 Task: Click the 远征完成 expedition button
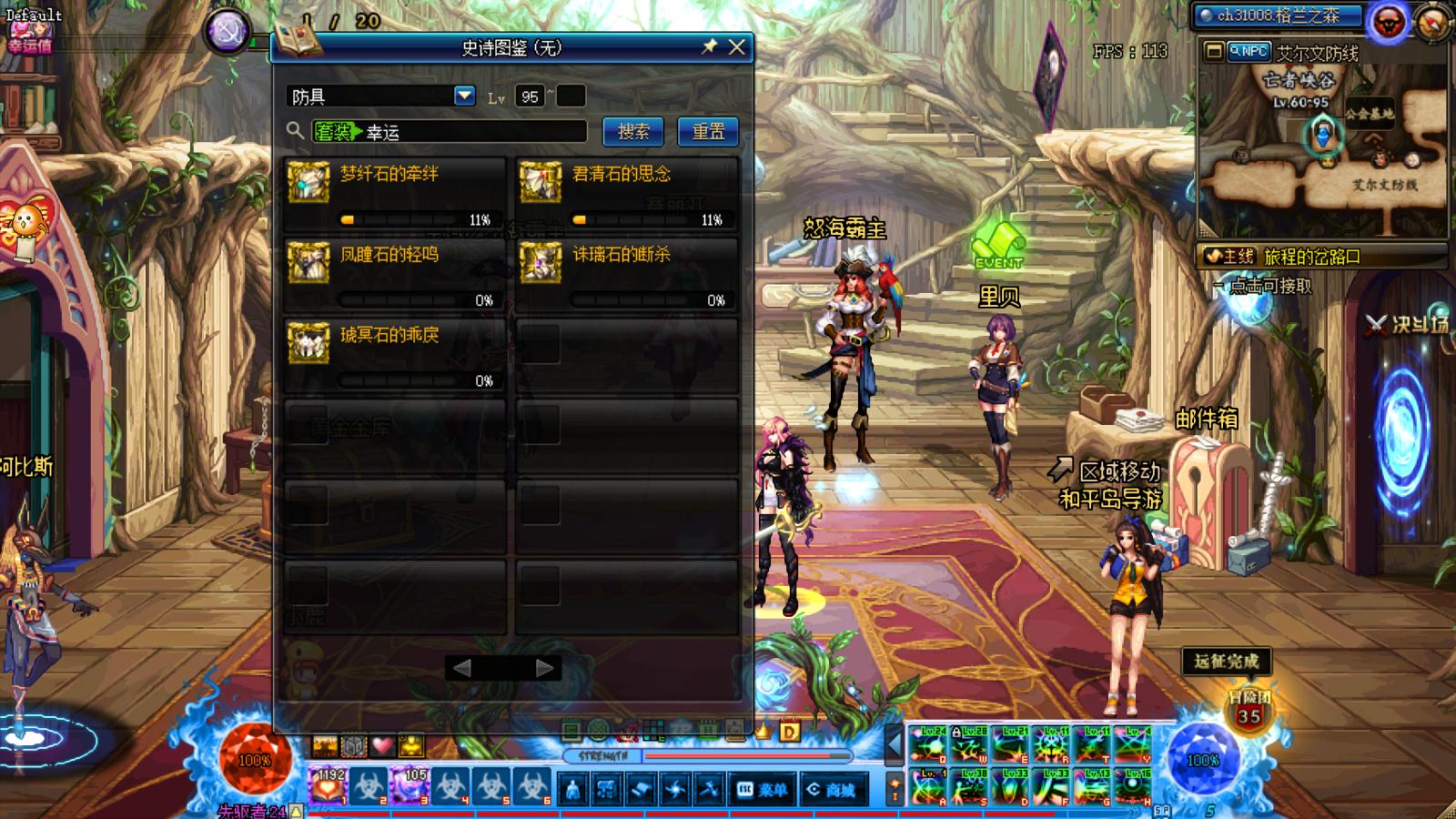pos(1226,662)
